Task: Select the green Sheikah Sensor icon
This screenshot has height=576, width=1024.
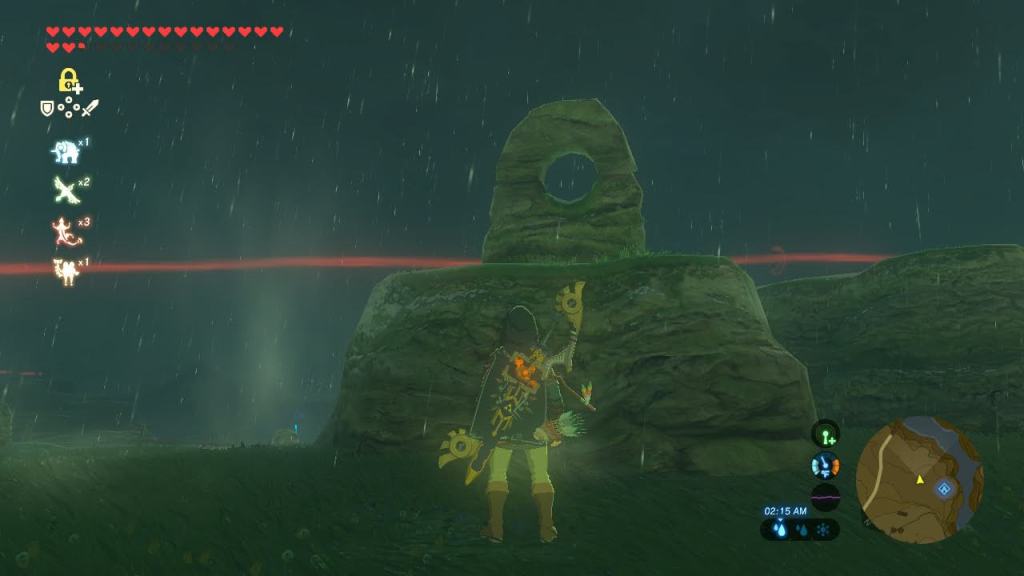Action: tap(826, 434)
